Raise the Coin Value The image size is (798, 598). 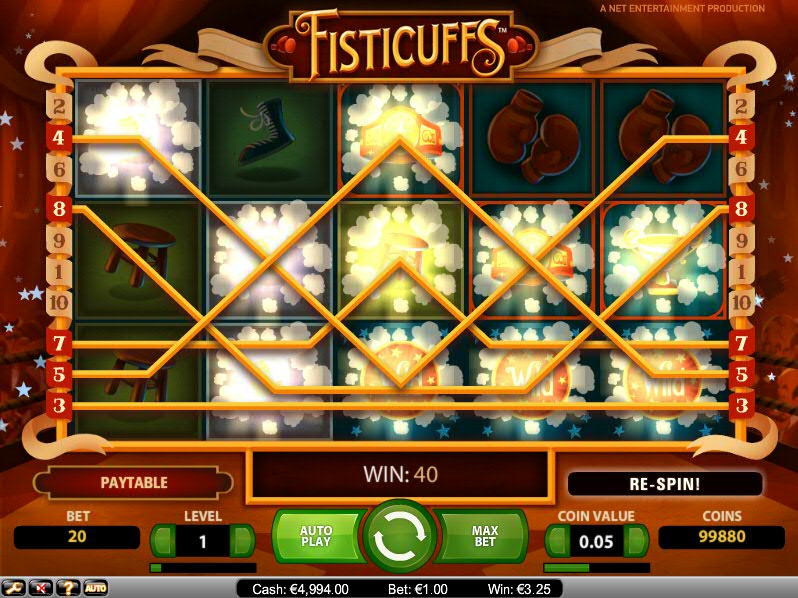(x=636, y=541)
